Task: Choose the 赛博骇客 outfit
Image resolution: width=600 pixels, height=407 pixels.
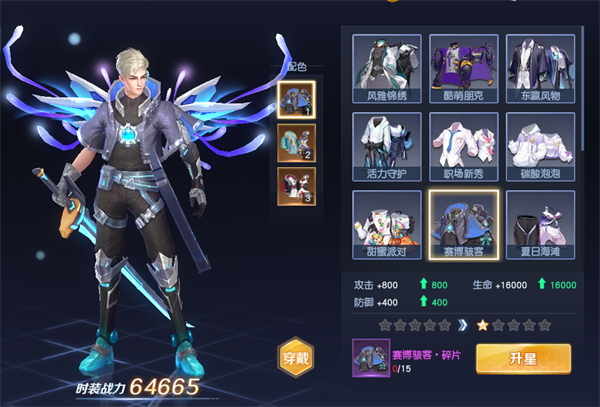Action: click(x=463, y=222)
